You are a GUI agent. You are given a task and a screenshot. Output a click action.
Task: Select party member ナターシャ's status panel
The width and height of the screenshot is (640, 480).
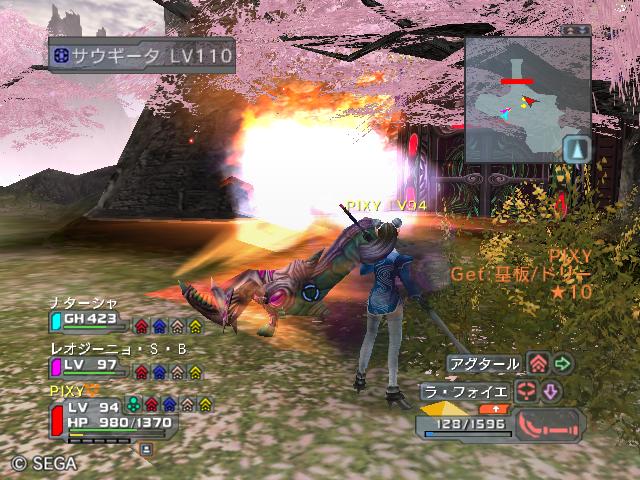coord(88,321)
